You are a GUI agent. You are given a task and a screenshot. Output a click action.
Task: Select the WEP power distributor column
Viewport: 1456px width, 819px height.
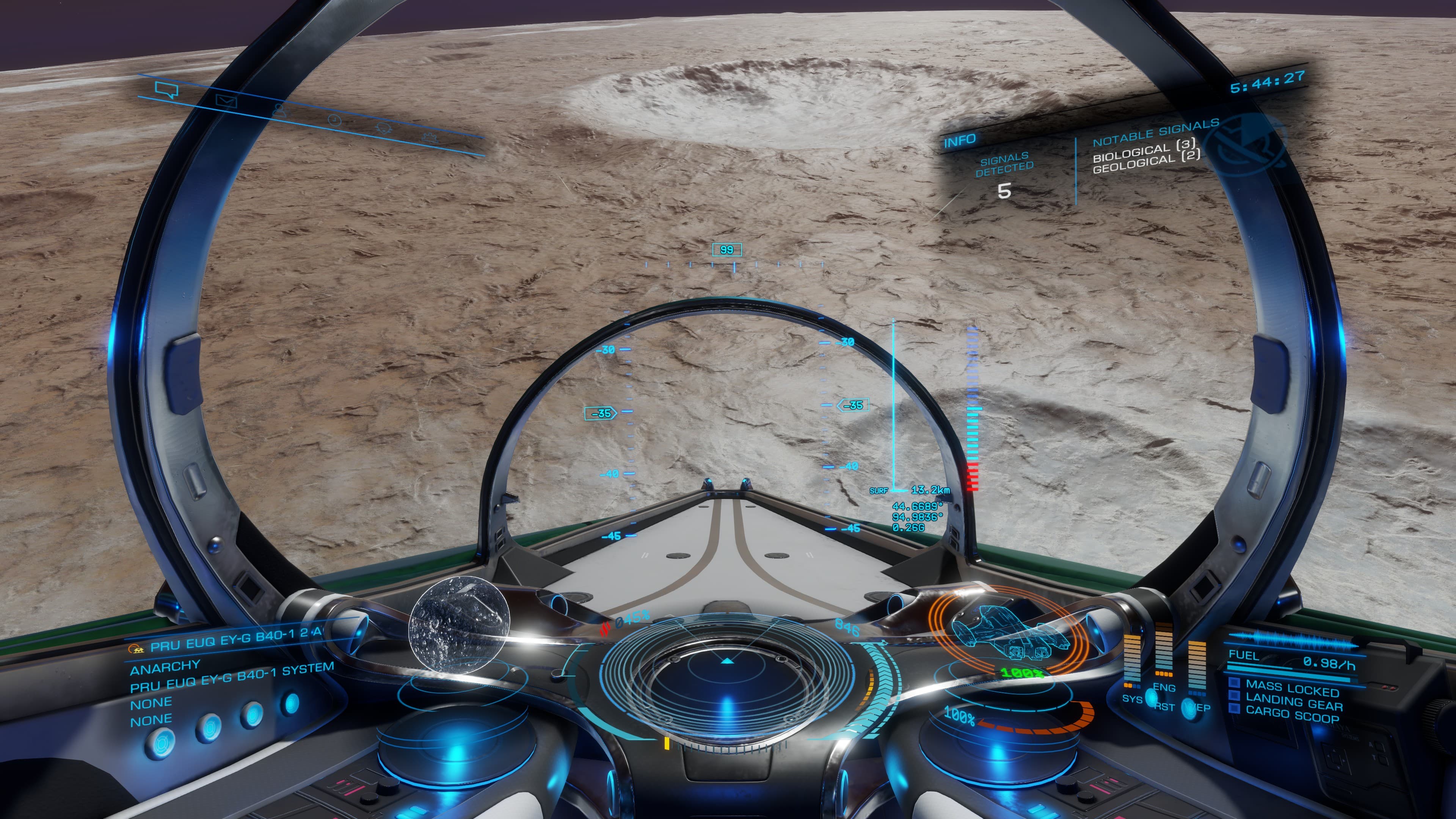(x=1197, y=667)
